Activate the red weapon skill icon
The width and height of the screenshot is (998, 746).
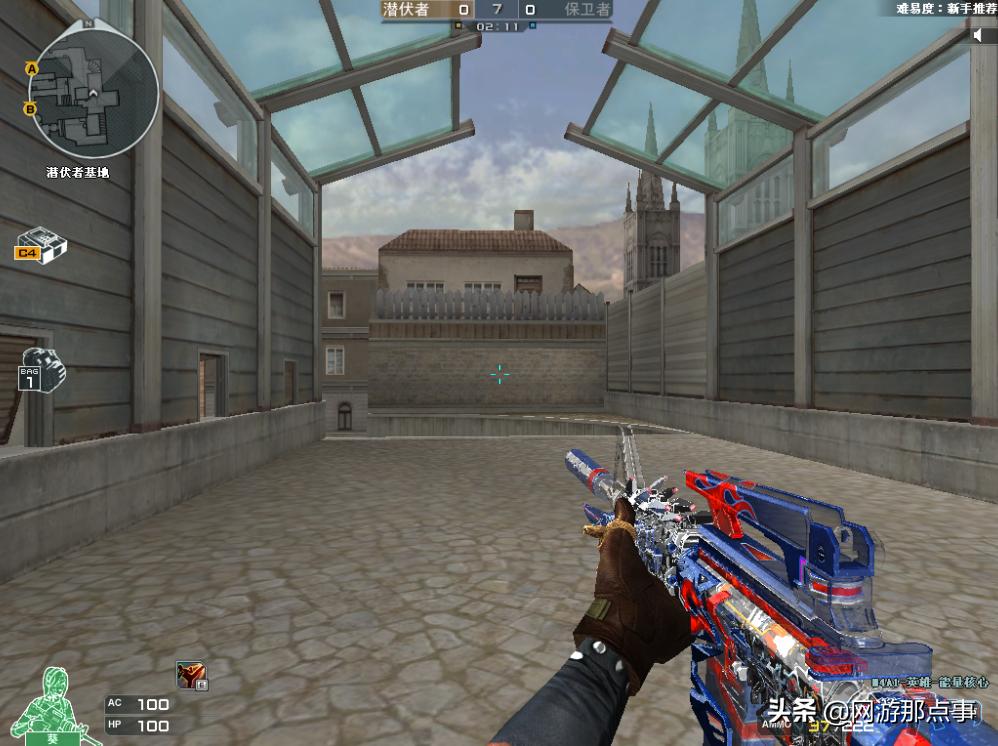[191, 676]
